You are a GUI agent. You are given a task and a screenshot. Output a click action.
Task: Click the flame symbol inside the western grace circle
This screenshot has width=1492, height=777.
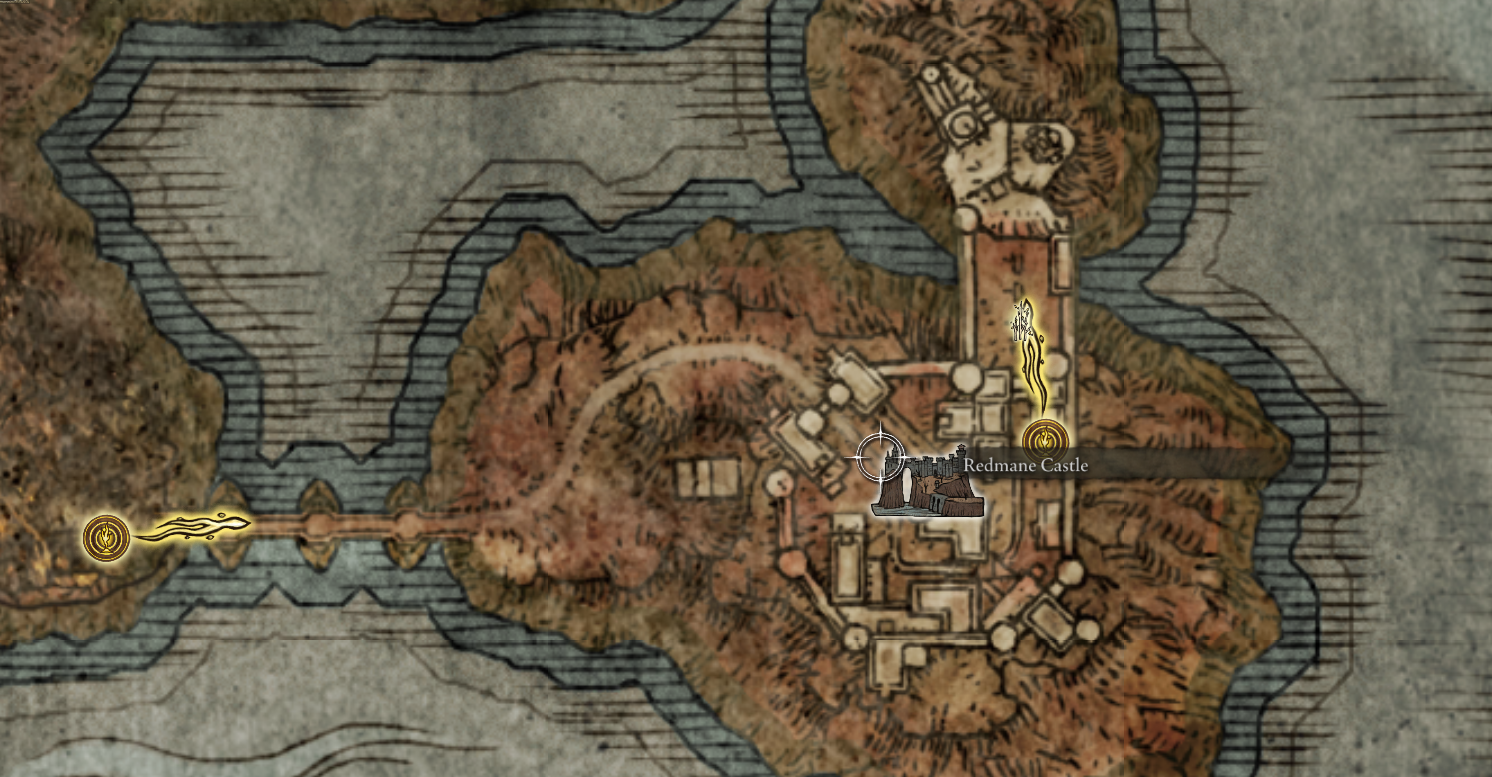click(105, 537)
